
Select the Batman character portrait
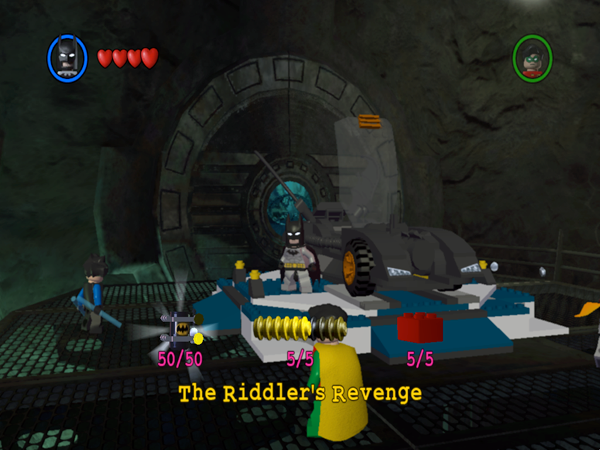[67, 57]
